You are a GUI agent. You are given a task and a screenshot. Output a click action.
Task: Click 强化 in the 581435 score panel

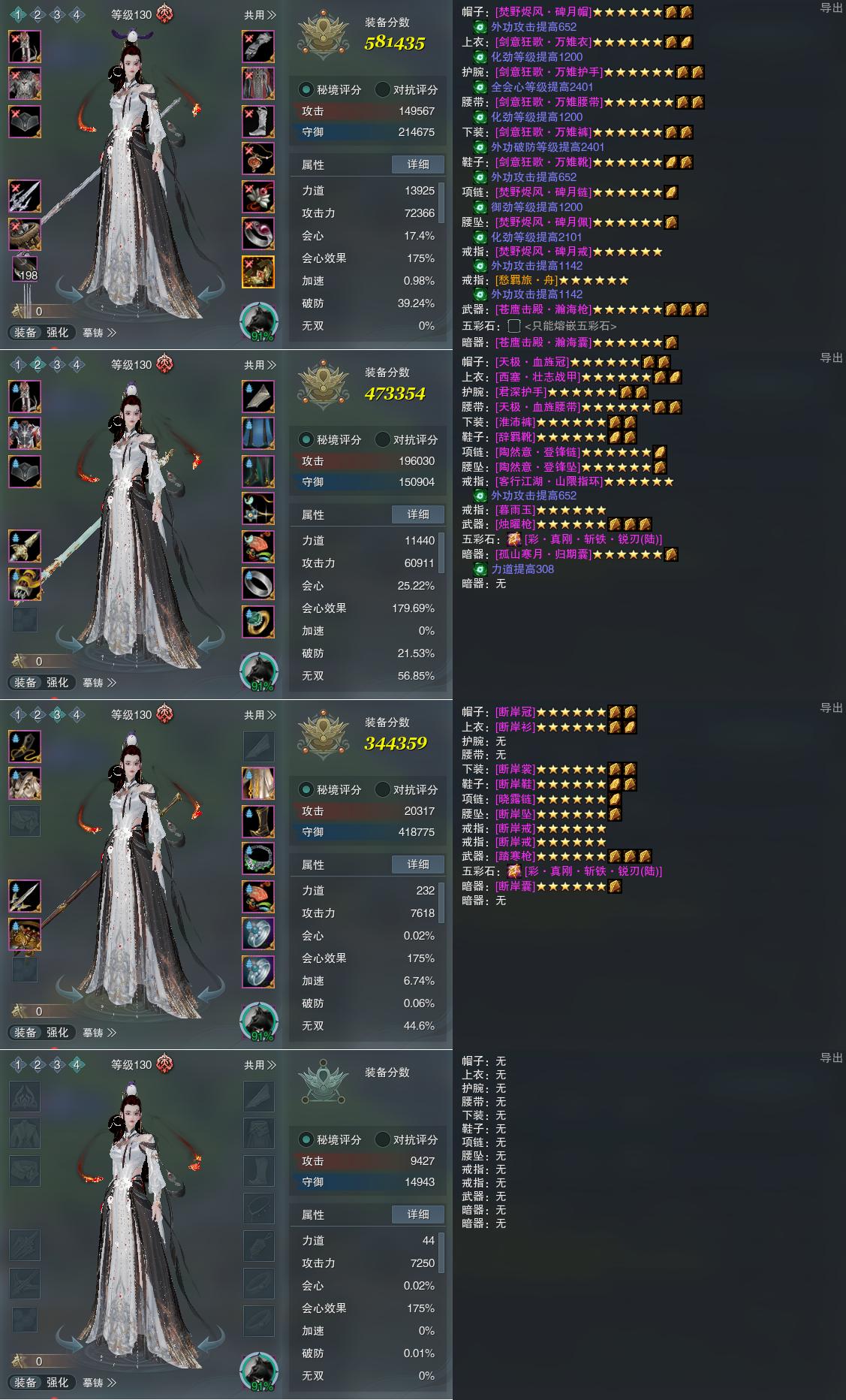[x=58, y=333]
